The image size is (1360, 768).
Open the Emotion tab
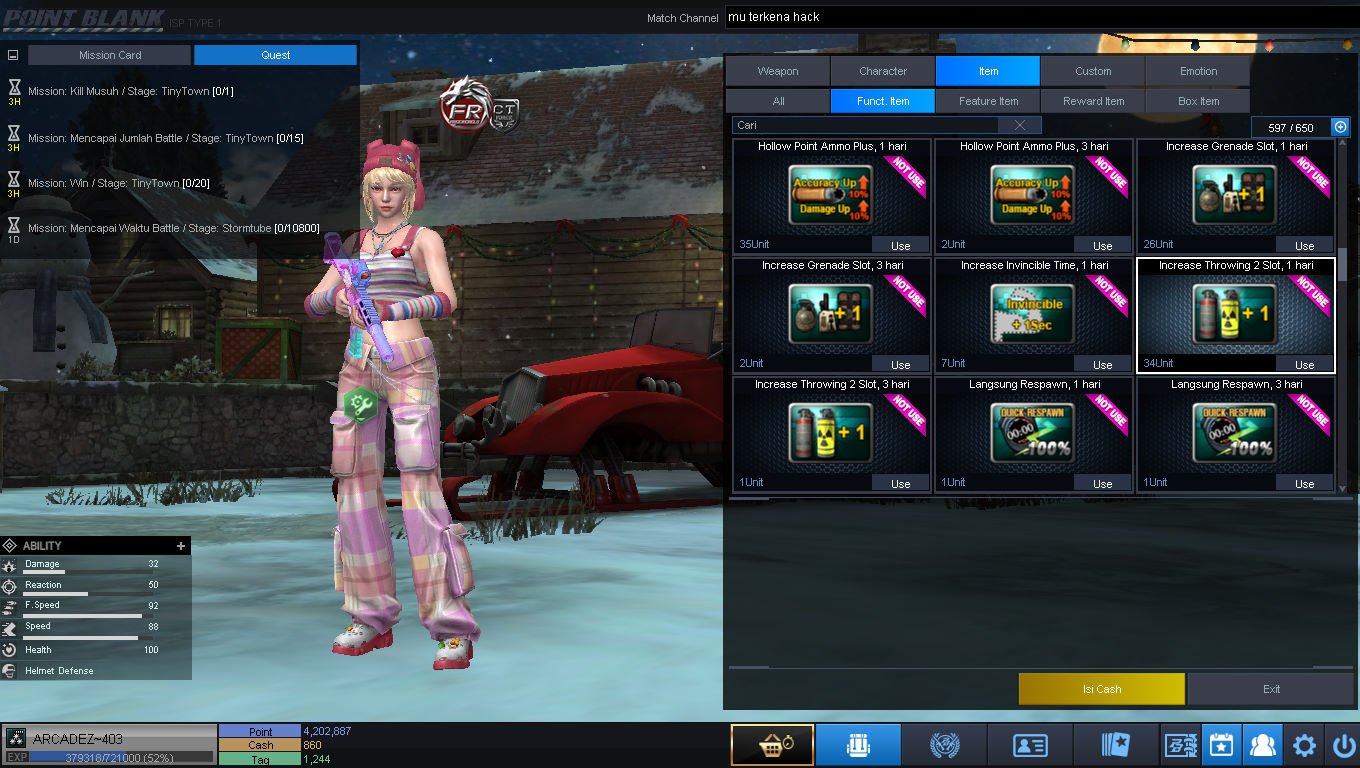(1198, 71)
